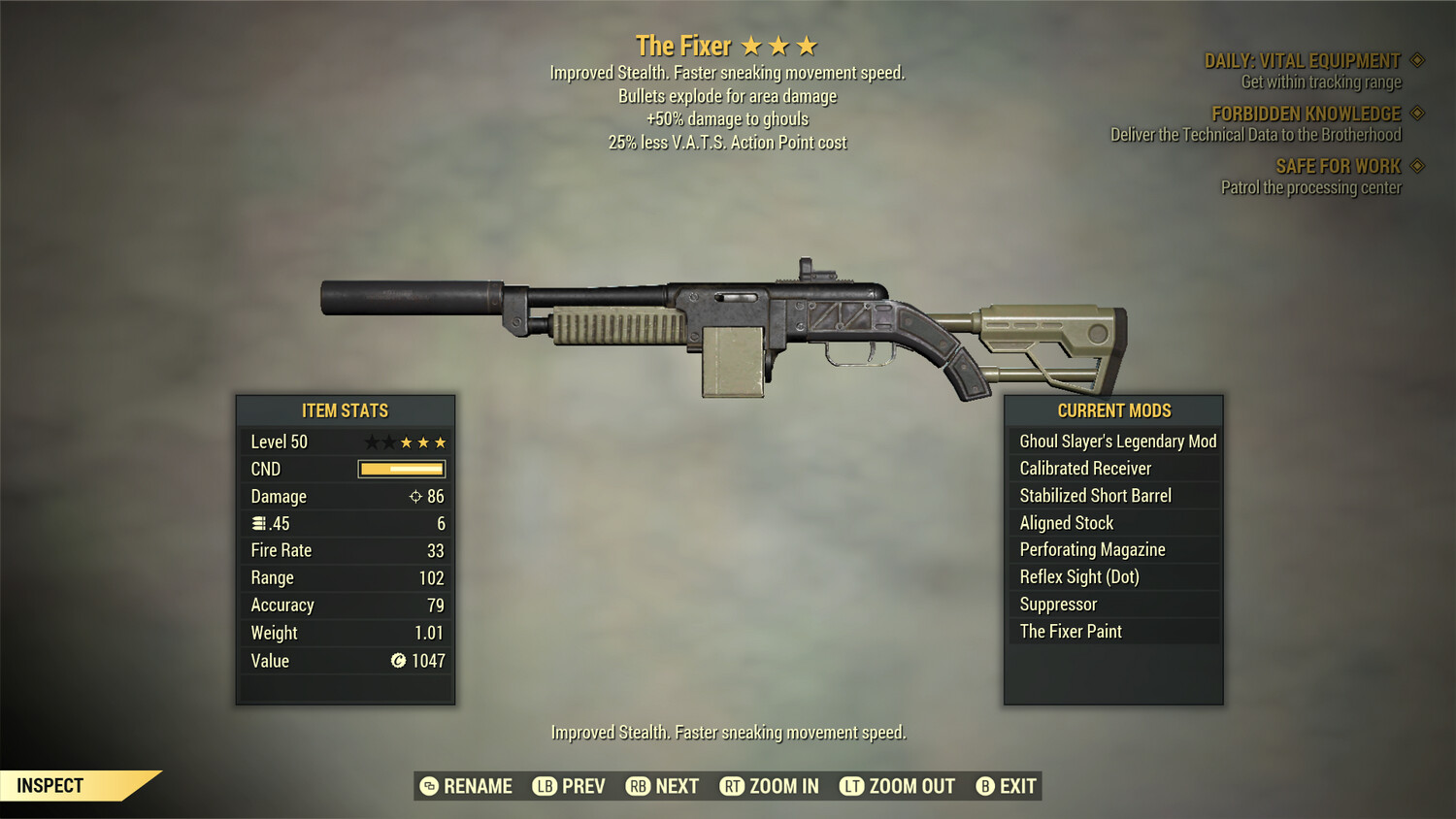The image size is (1456, 819).
Task: Click the RENAME button
Action: (478, 786)
